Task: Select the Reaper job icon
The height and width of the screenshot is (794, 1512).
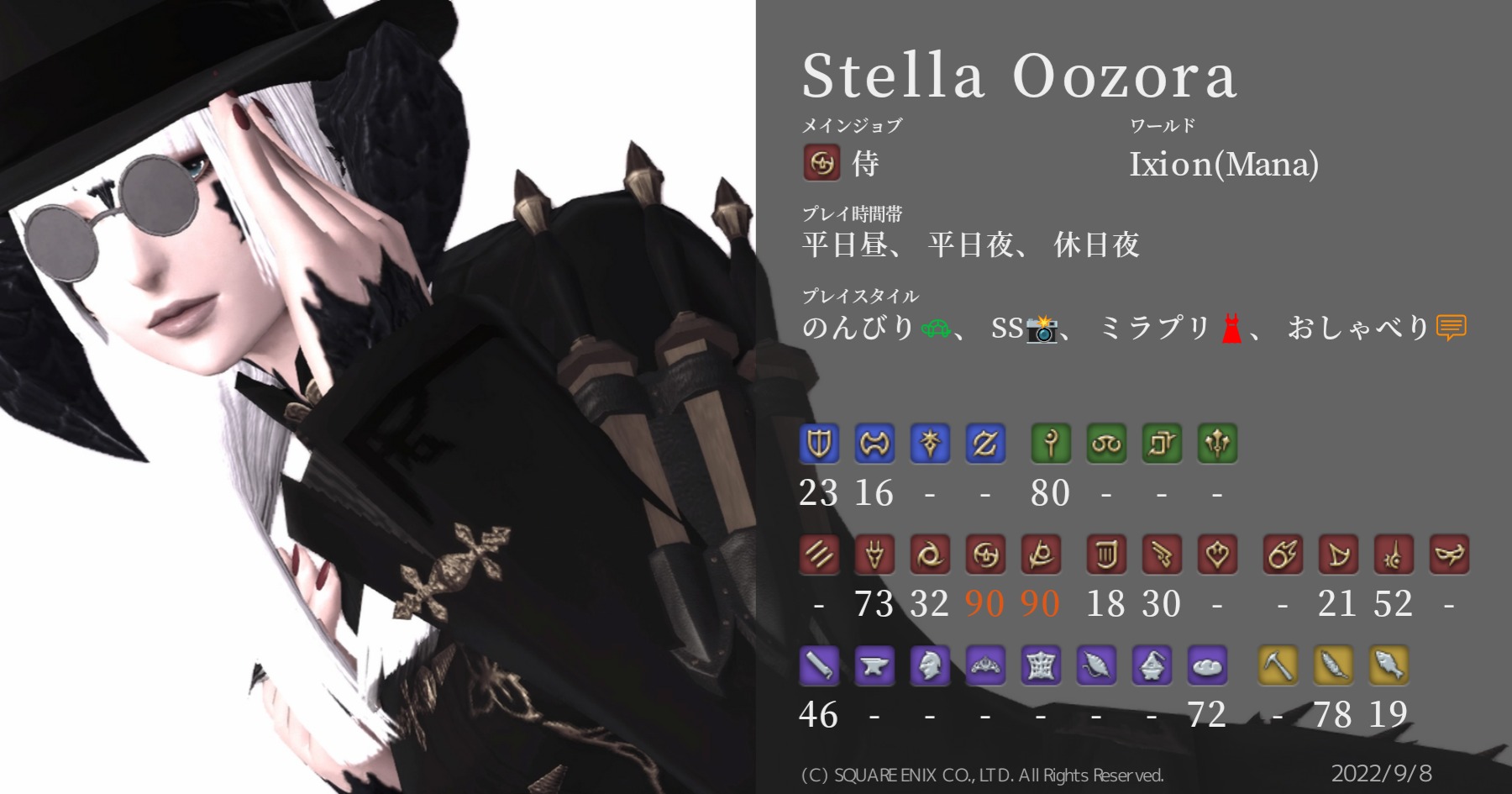Action: click(1042, 555)
